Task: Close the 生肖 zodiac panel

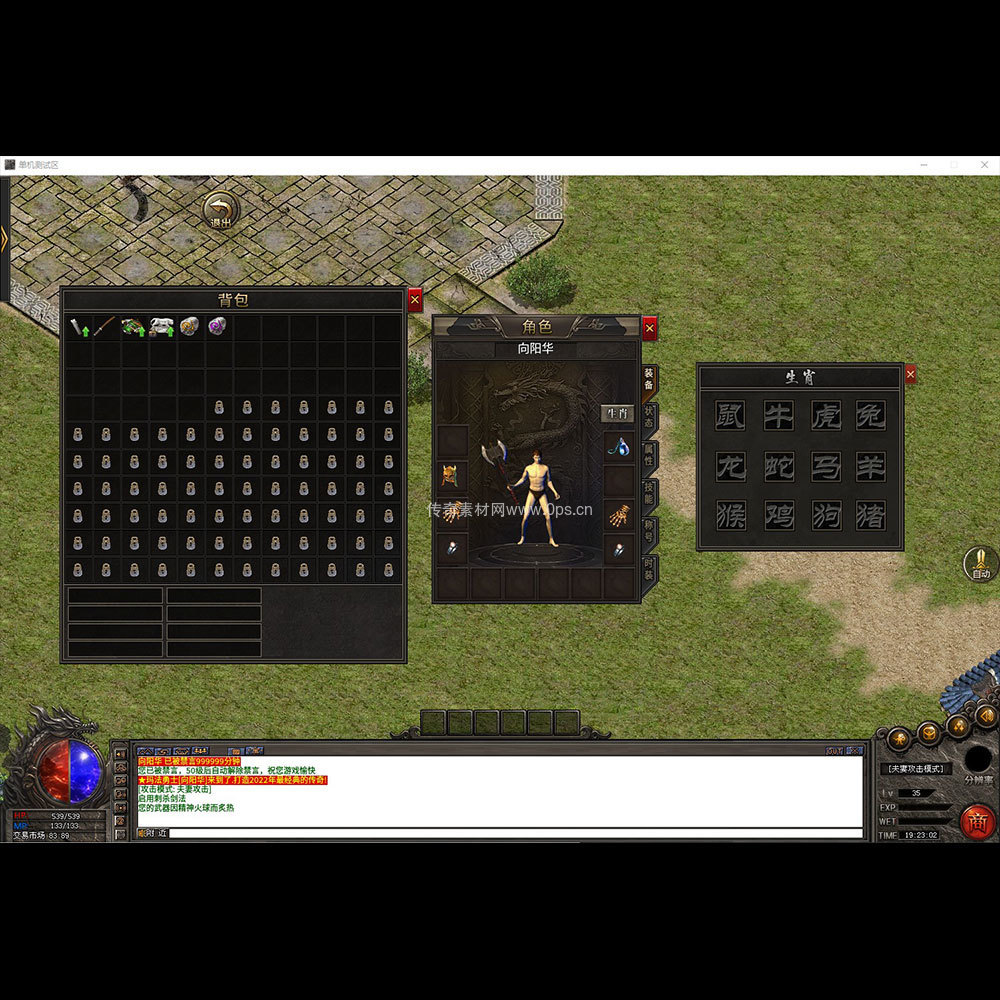Action: pos(910,374)
